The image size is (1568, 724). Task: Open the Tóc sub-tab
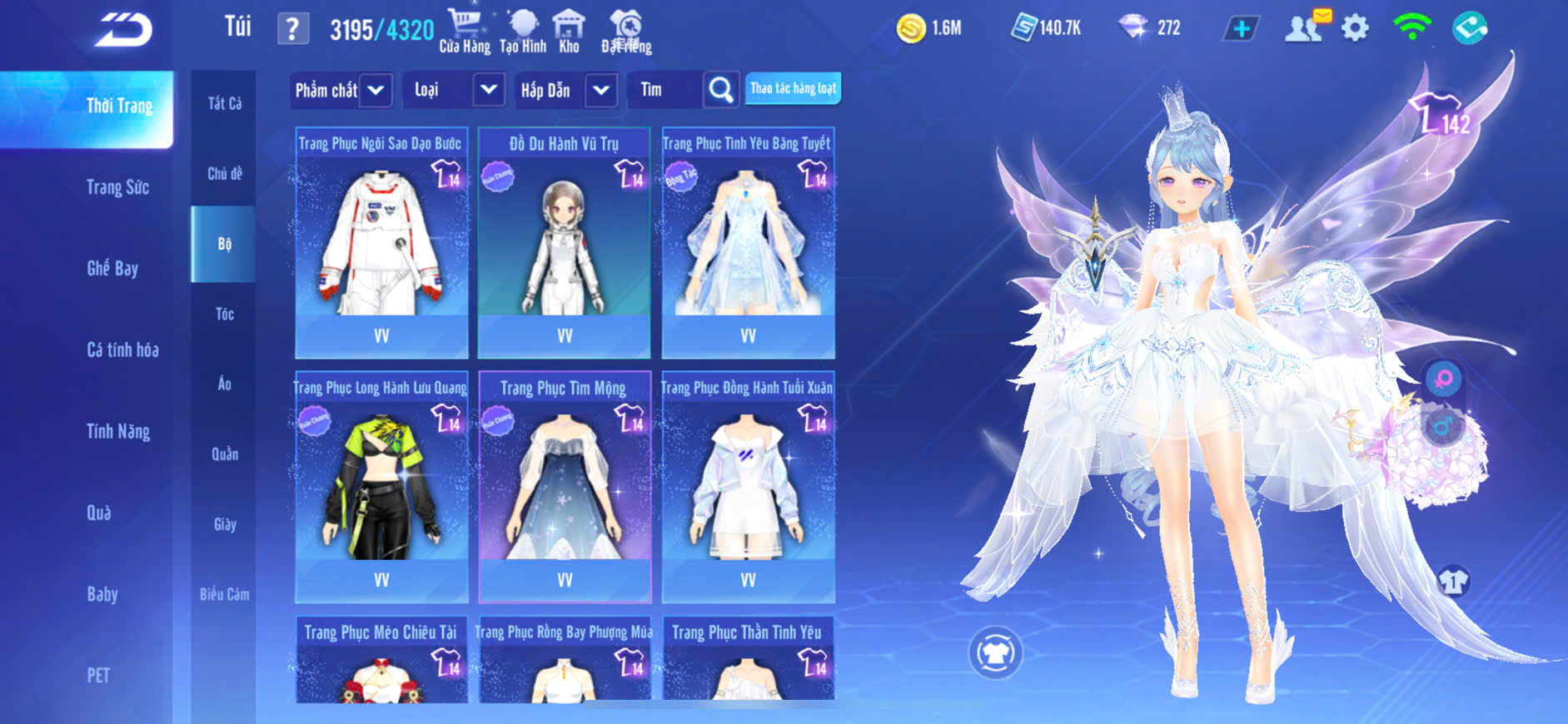225,314
